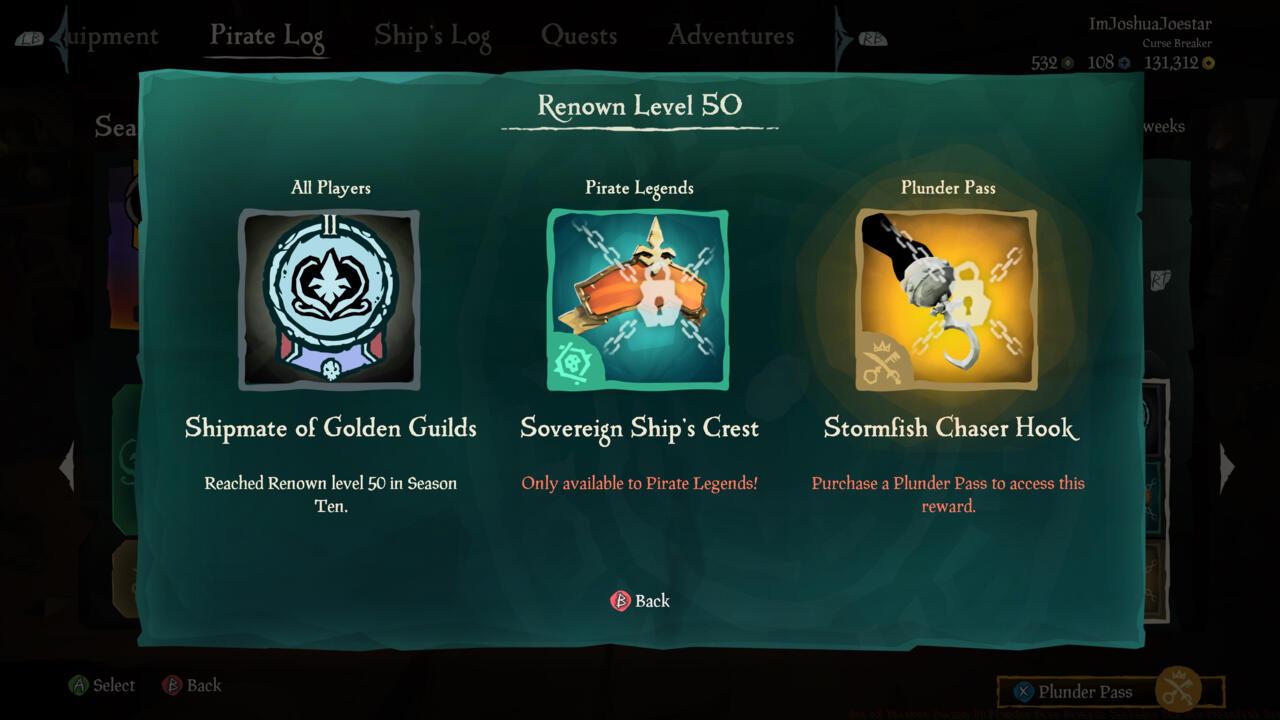Click the crossed keys Plunder Pass badge
The height and width of the screenshot is (720, 1280).
(x=880, y=365)
